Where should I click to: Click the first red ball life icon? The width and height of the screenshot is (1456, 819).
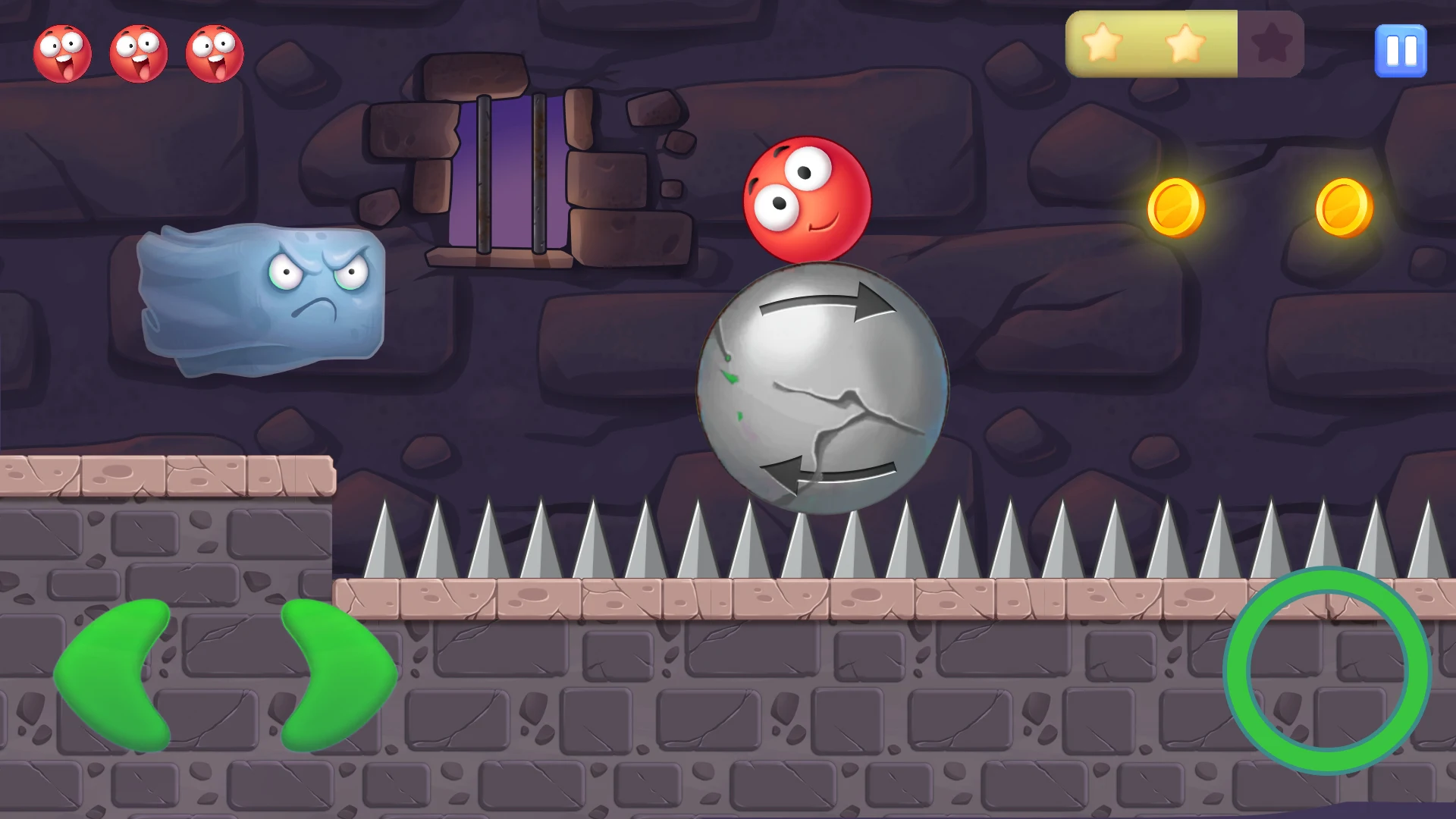click(64, 52)
